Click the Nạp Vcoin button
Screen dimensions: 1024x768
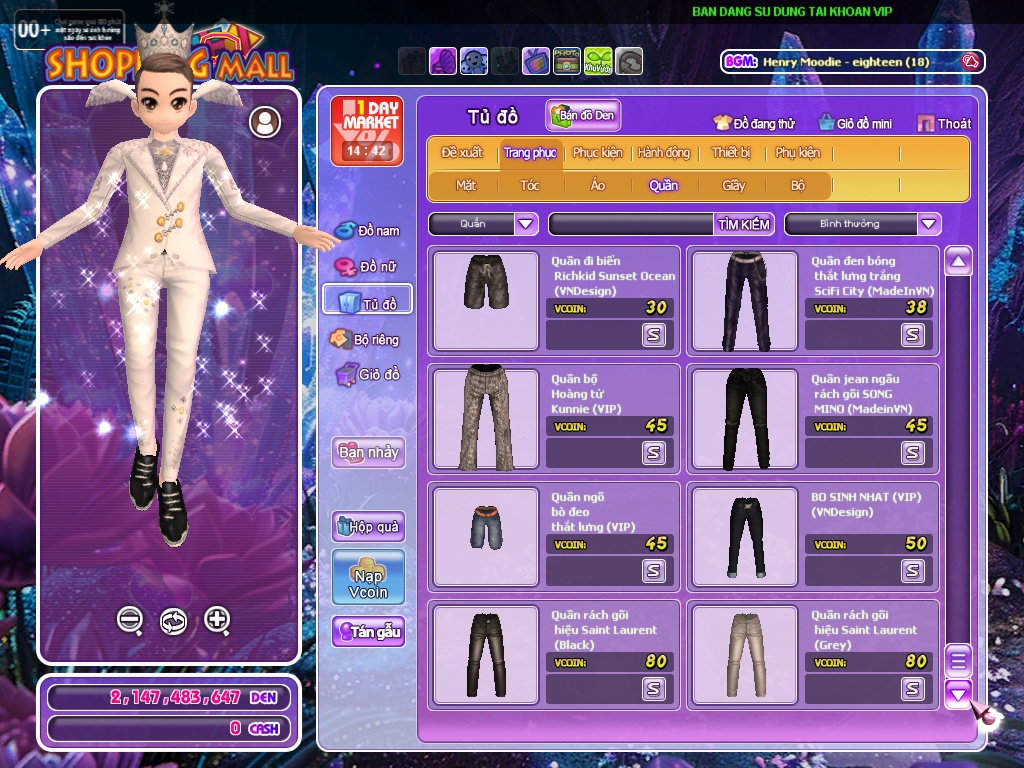point(368,577)
